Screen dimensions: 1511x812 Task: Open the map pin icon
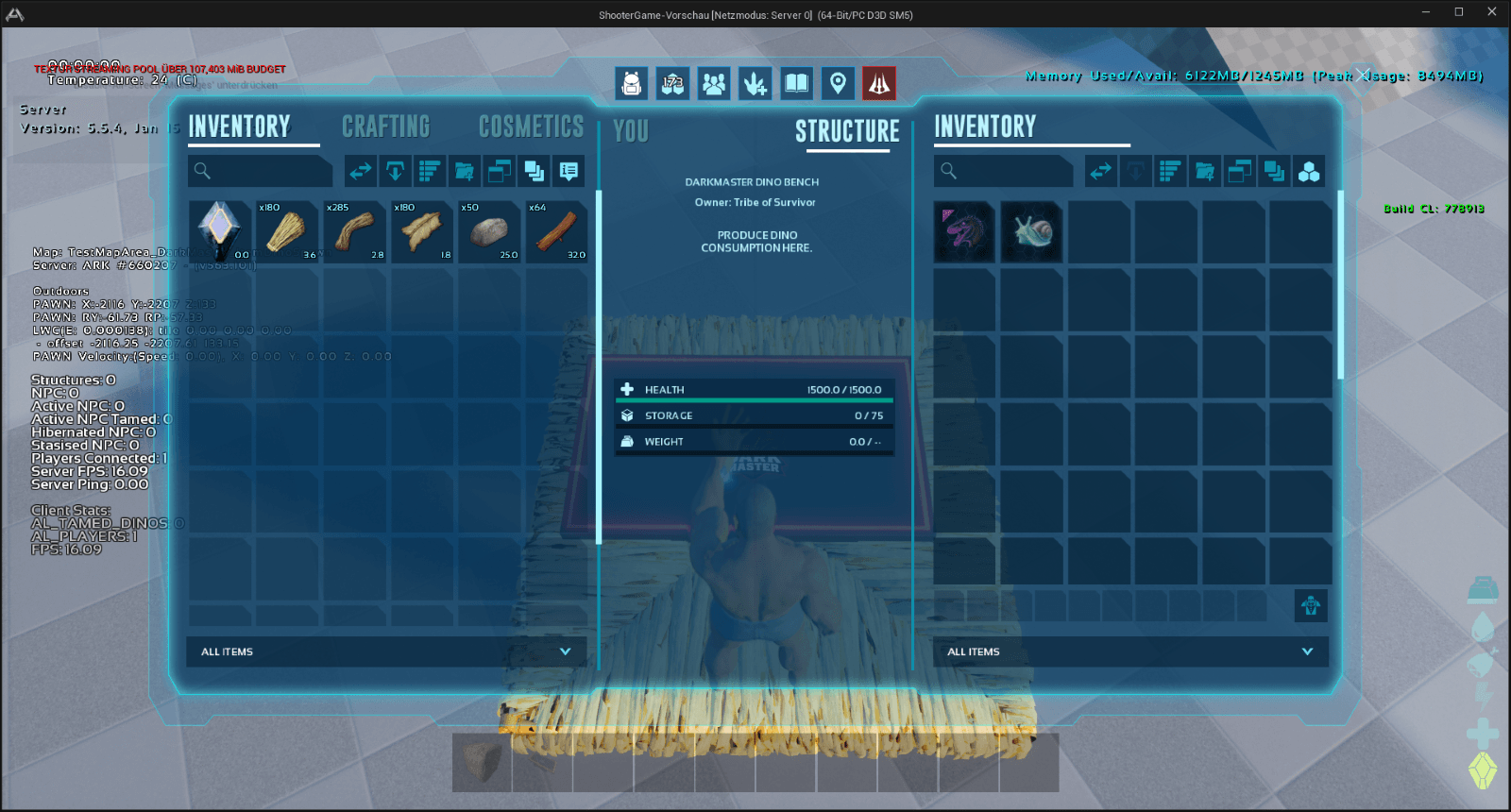point(838,84)
